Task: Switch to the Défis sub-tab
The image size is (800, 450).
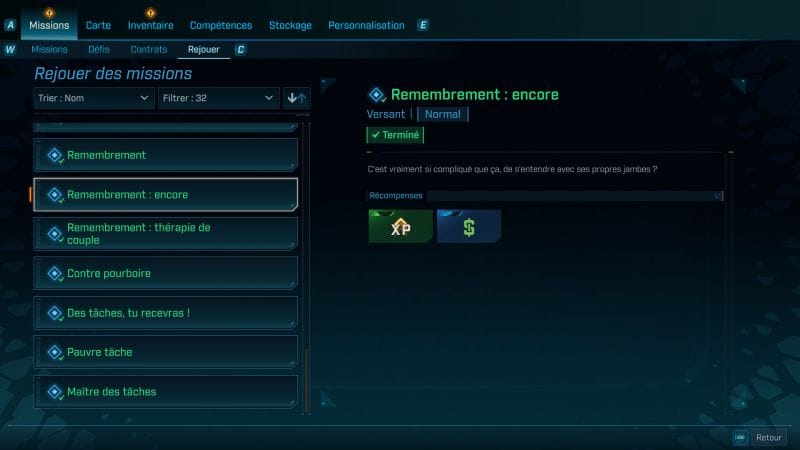Action: click(x=98, y=49)
